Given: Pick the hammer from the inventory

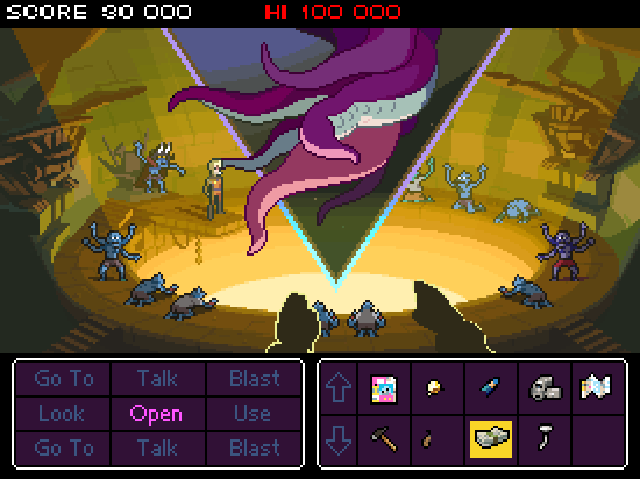Looking at the screenshot, I should 385,439.
